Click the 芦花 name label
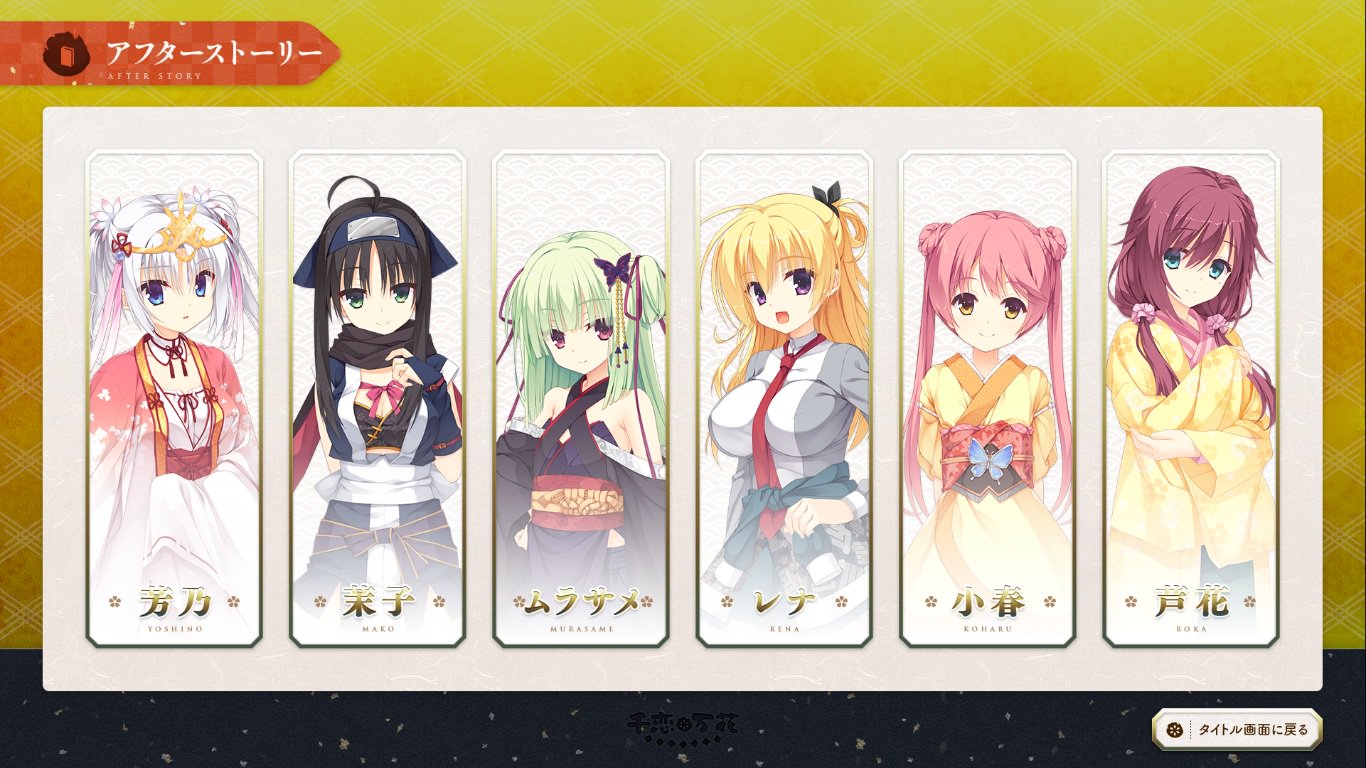The width and height of the screenshot is (1366, 768). coord(1191,601)
